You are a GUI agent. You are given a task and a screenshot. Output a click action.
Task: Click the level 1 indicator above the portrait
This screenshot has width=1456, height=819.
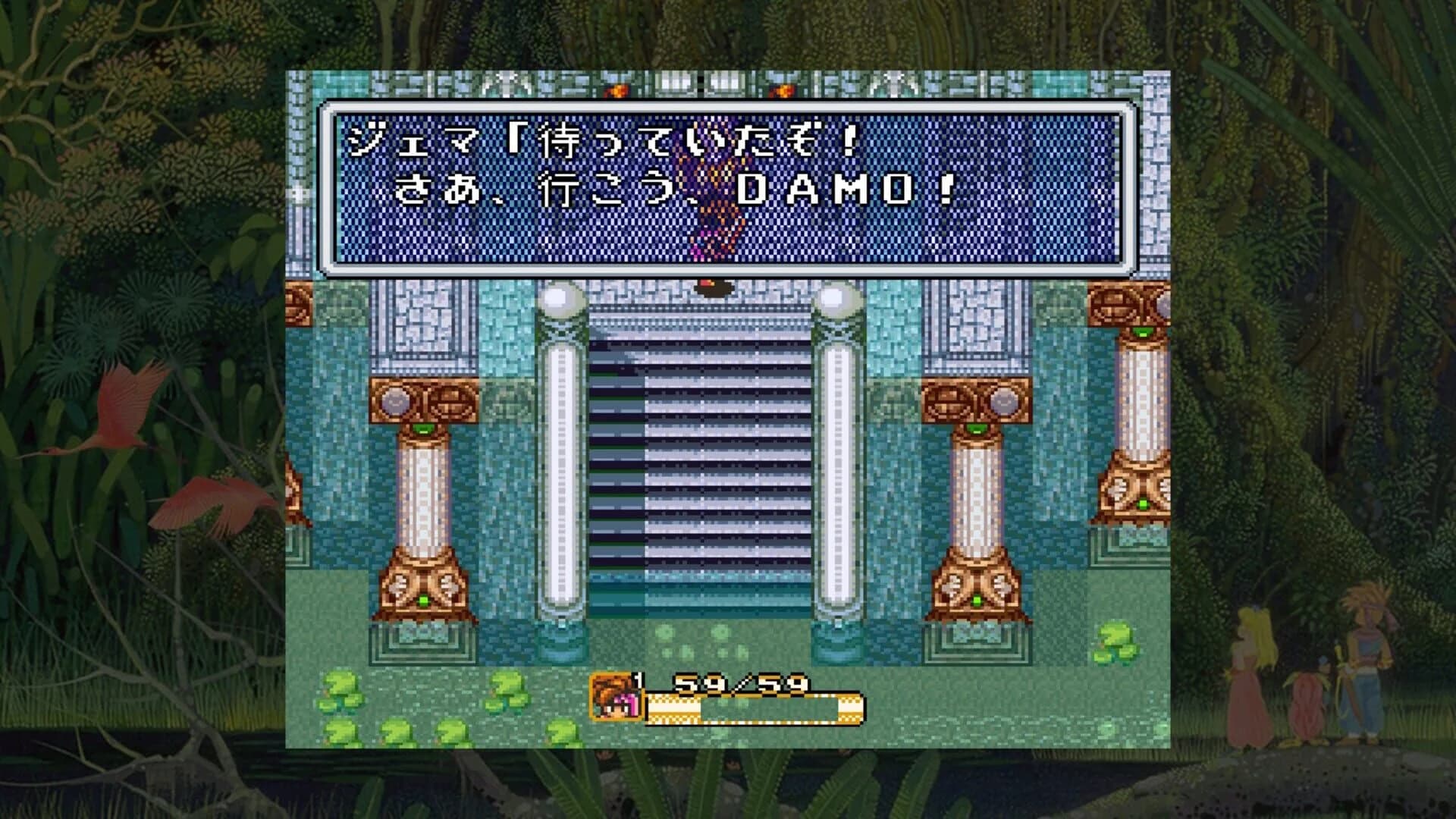click(638, 679)
